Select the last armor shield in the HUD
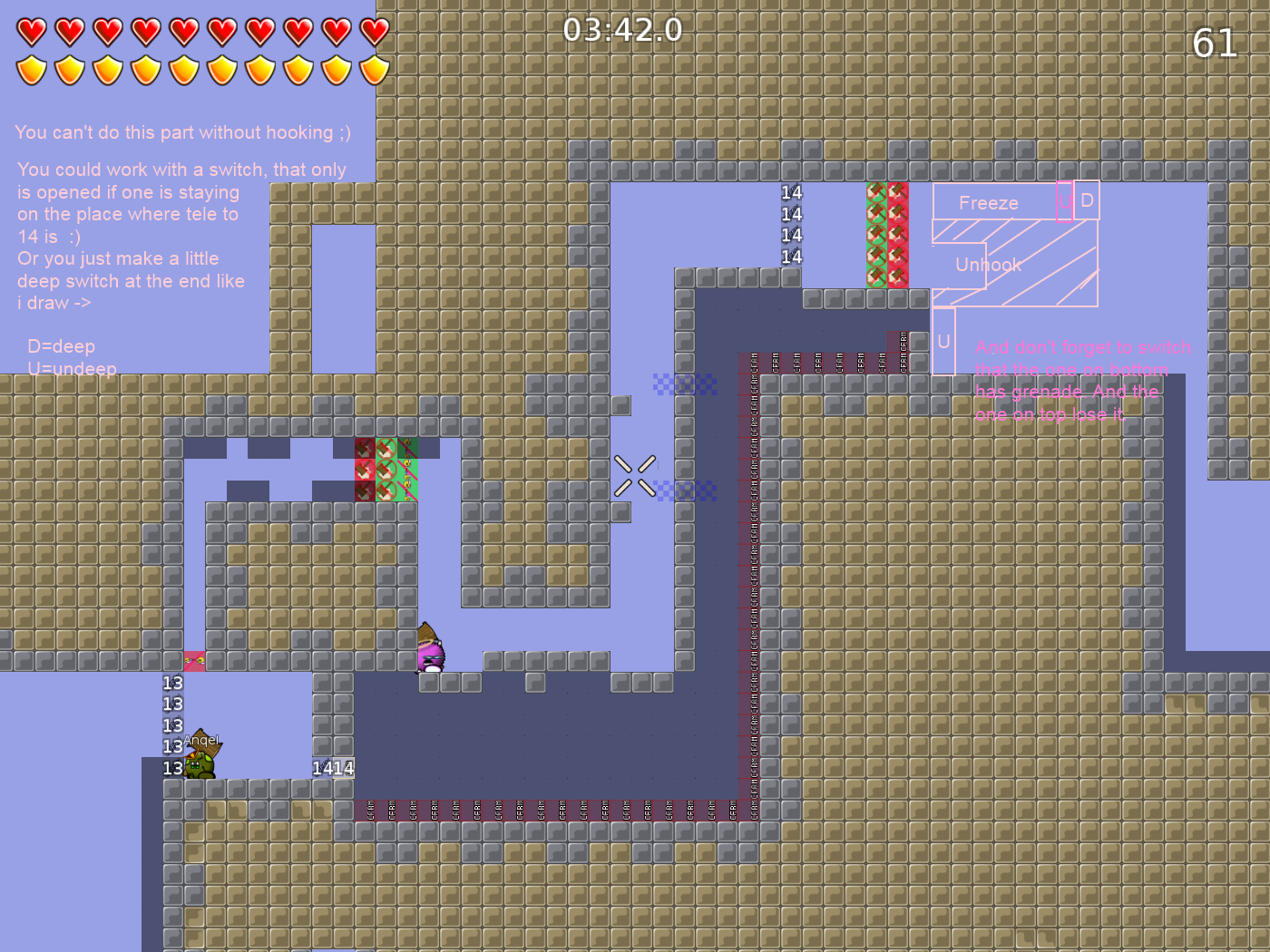This screenshot has height=952, width=1270. coord(376,69)
